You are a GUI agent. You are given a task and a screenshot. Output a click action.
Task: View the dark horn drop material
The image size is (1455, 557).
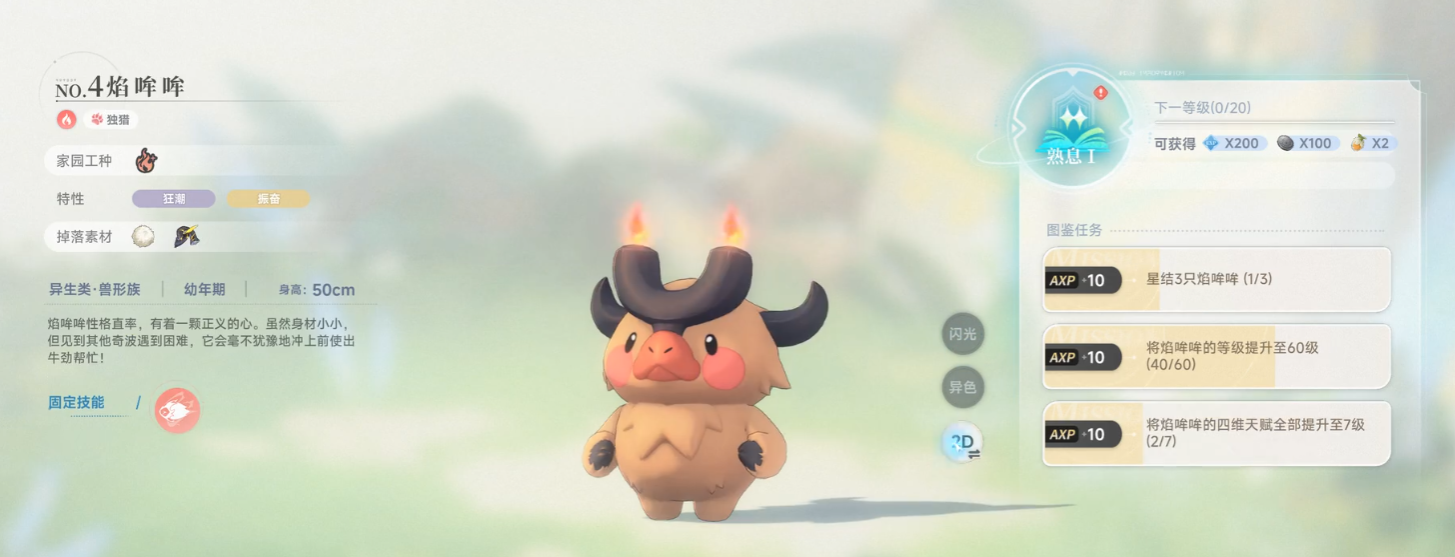click(186, 237)
